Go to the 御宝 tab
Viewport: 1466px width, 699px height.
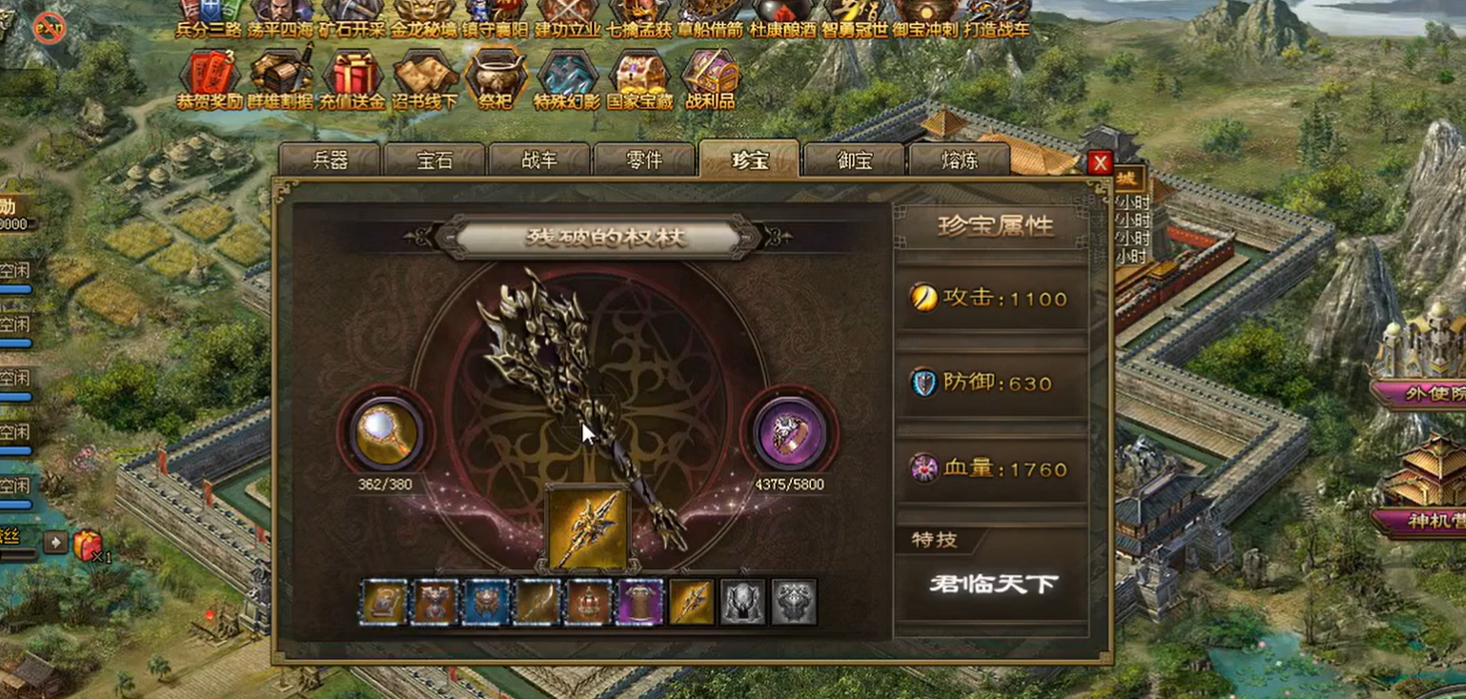[854, 161]
